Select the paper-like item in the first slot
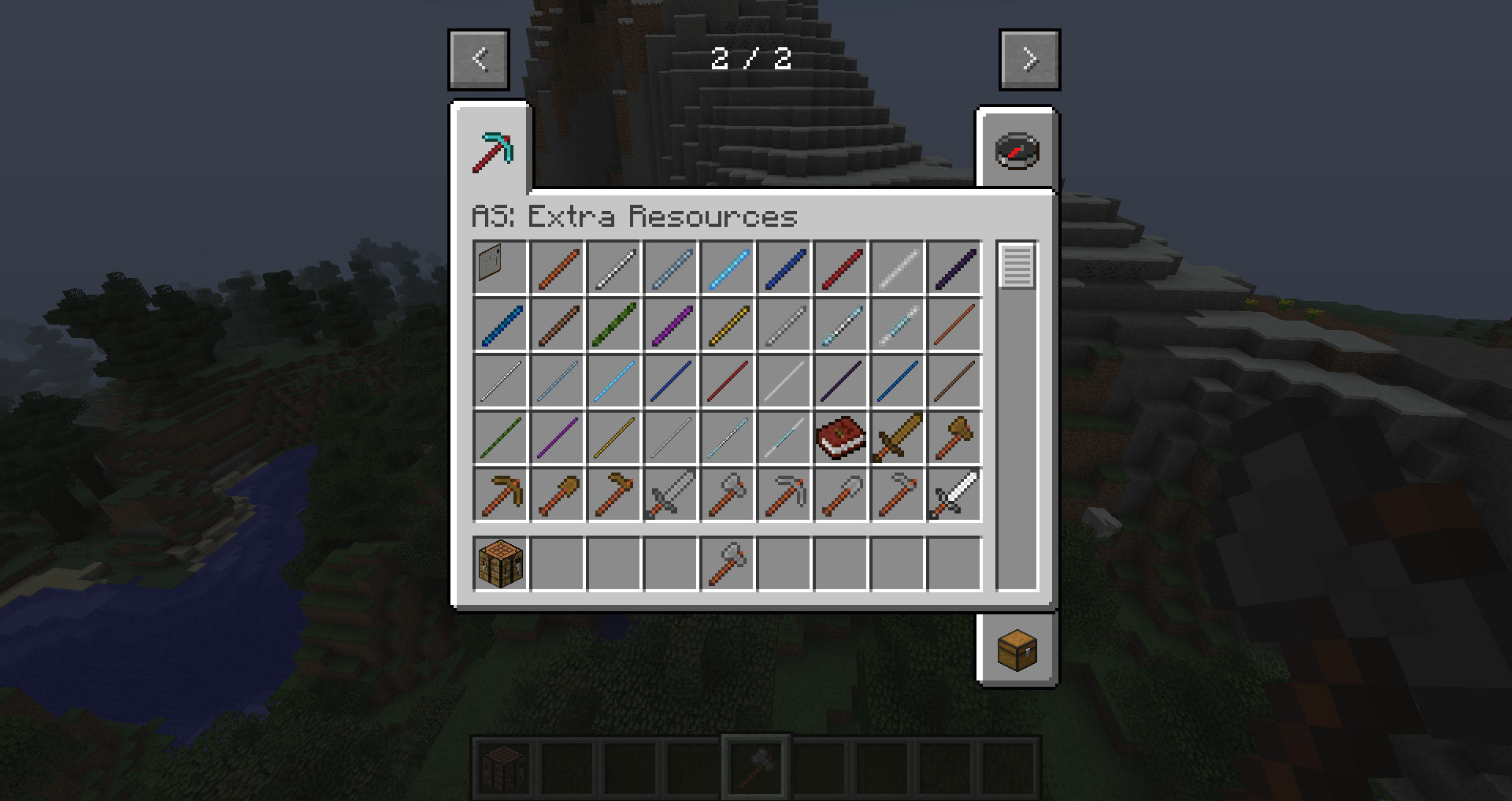Screen dimensions: 1512x801 [499, 268]
